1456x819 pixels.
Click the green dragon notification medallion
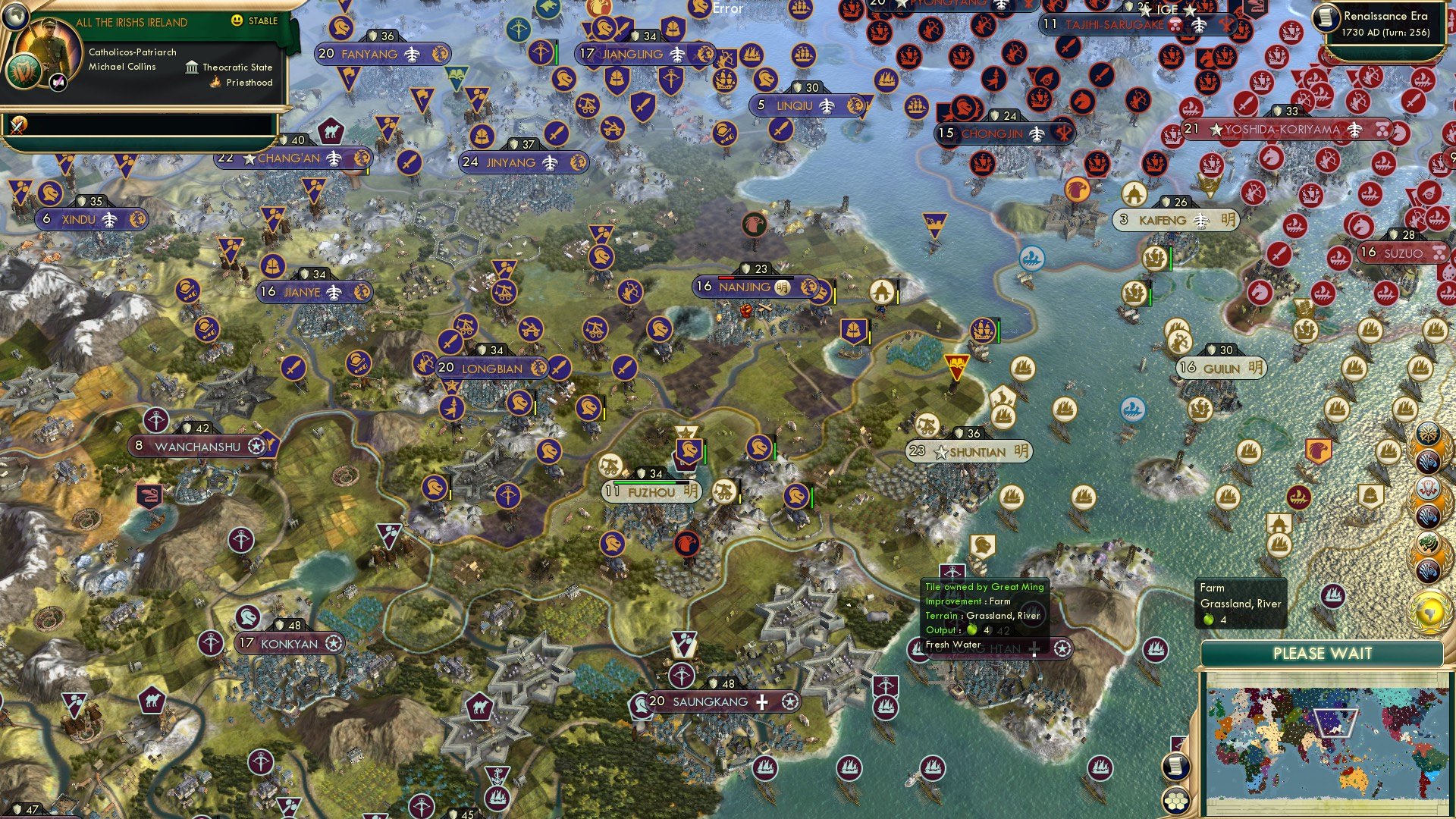pyautogui.click(x=1429, y=543)
